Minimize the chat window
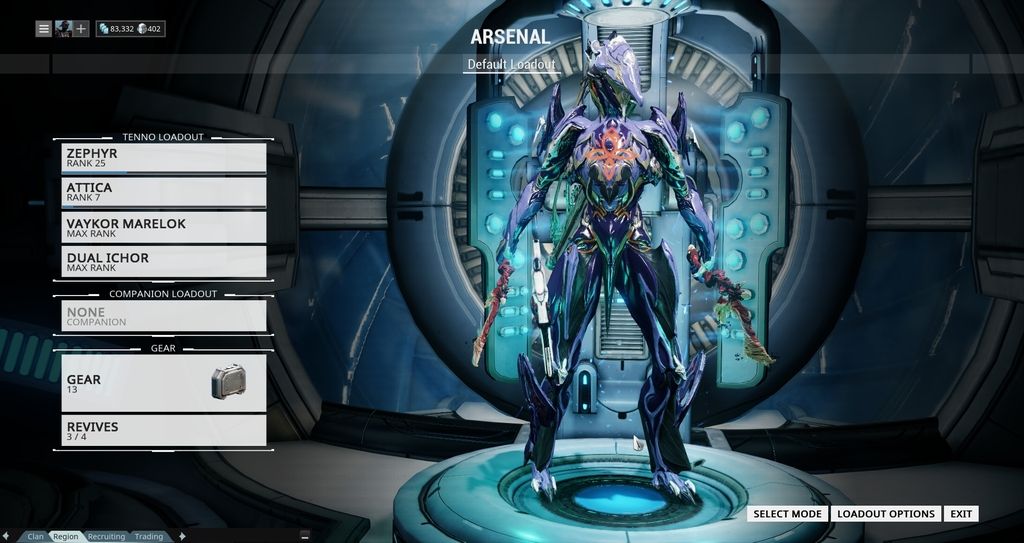Viewport: 1024px width, 543px height. pyautogui.click(x=304, y=536)
